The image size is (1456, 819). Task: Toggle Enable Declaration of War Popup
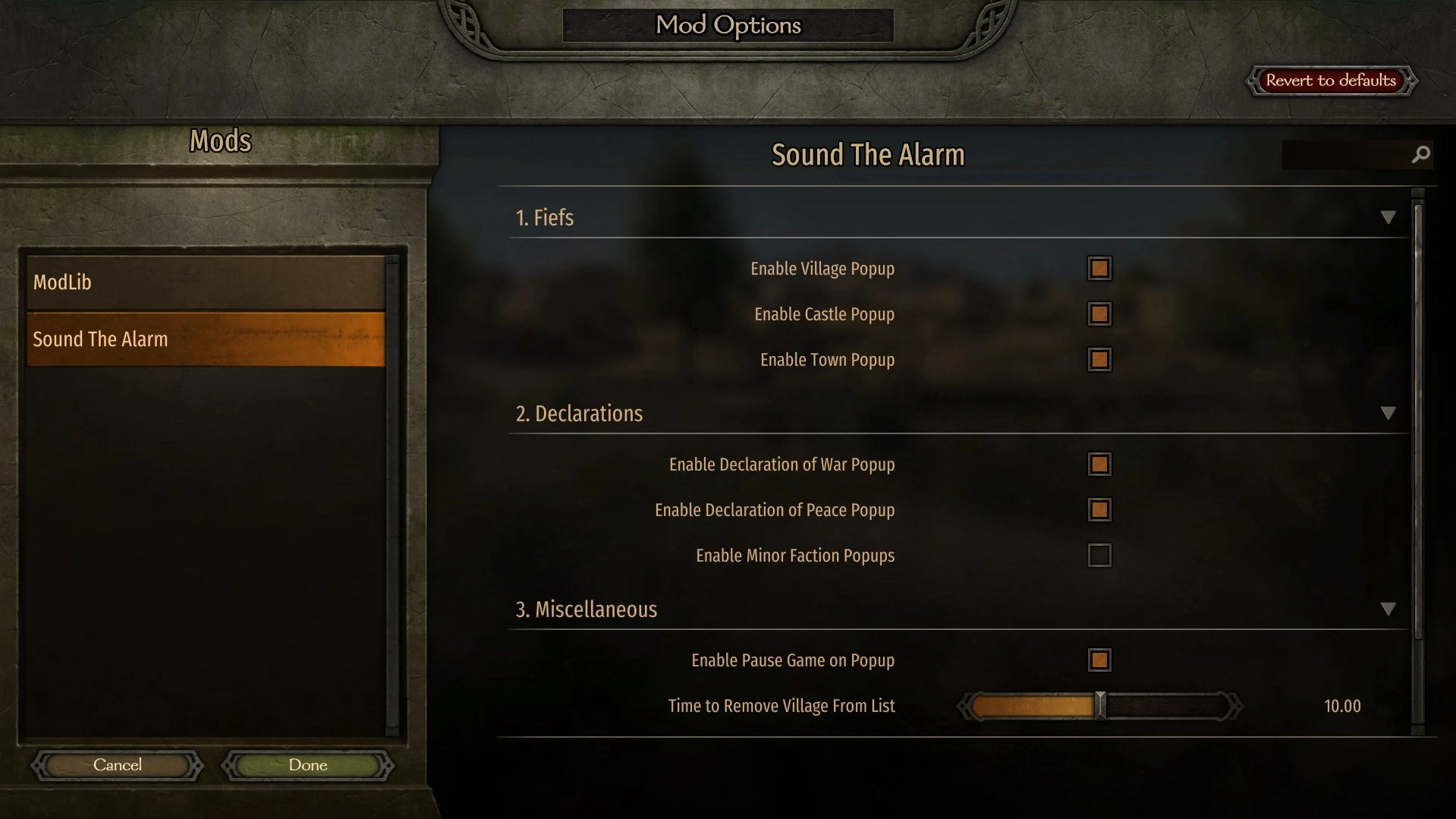[x=1099, y=464]
